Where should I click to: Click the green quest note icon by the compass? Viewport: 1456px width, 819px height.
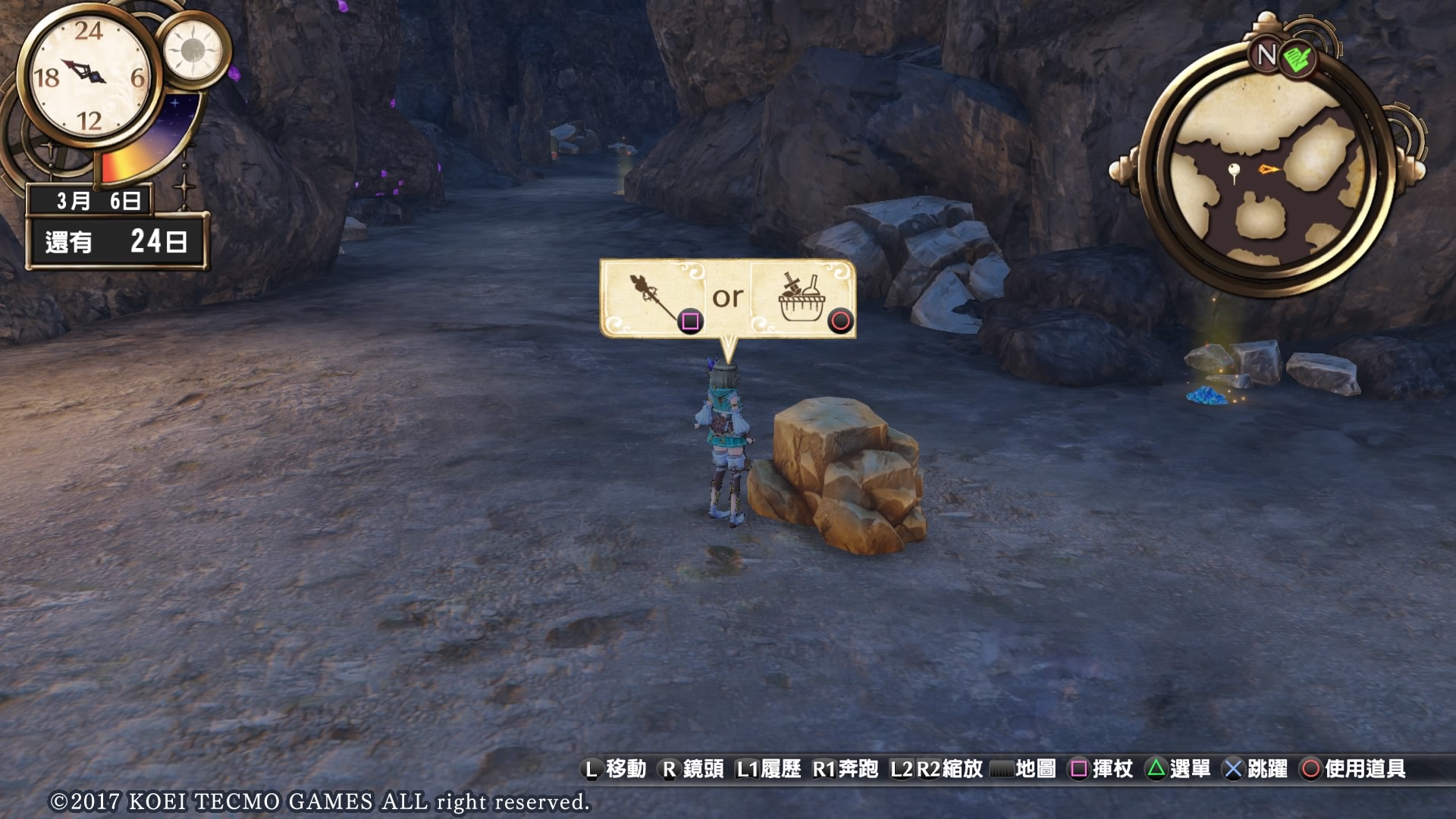(x=1298, y=58)
